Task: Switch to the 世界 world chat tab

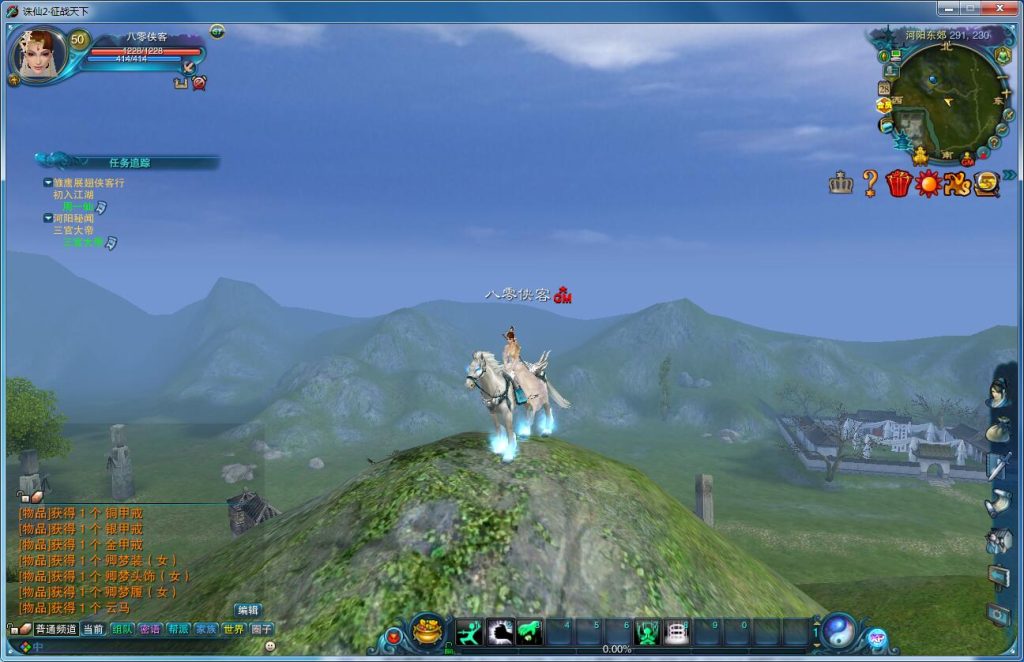Action: [x=233, y=629]
